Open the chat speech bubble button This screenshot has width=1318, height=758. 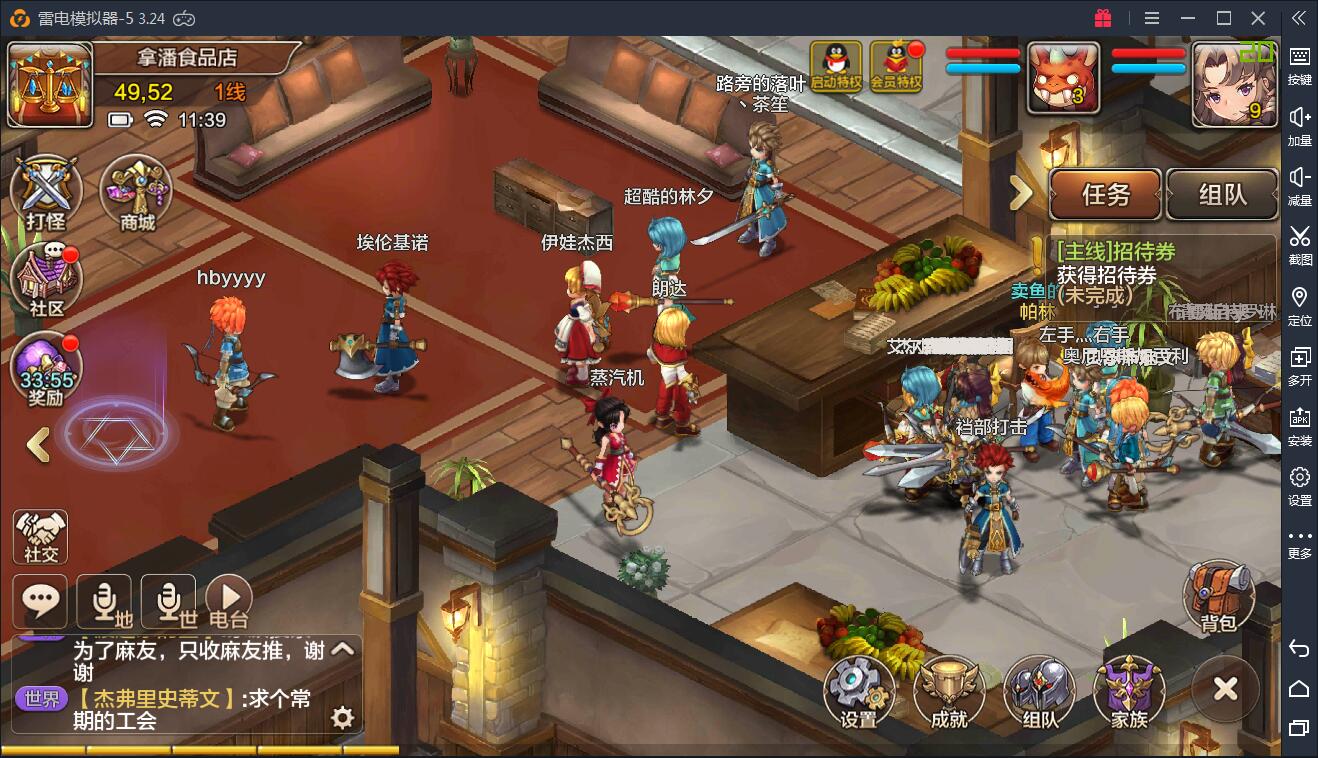click(x=40, y=601)
